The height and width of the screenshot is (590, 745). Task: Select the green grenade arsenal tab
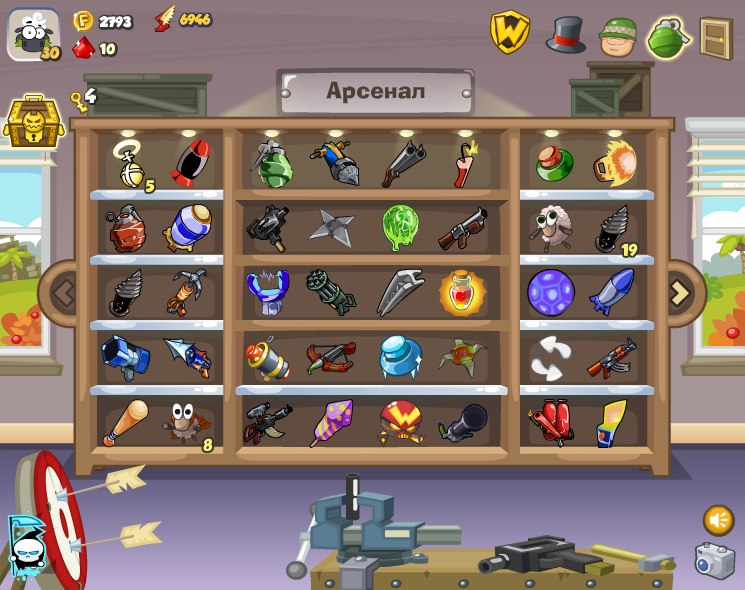[x=668, y=37]
